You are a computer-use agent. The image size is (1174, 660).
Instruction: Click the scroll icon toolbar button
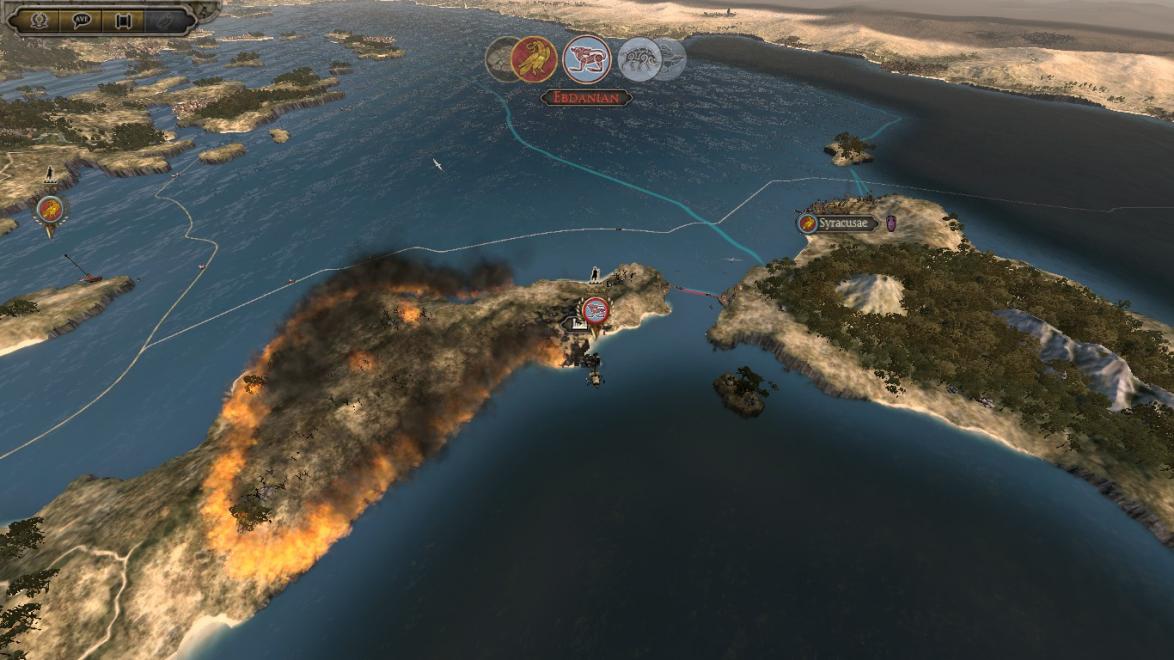point(124,20)
